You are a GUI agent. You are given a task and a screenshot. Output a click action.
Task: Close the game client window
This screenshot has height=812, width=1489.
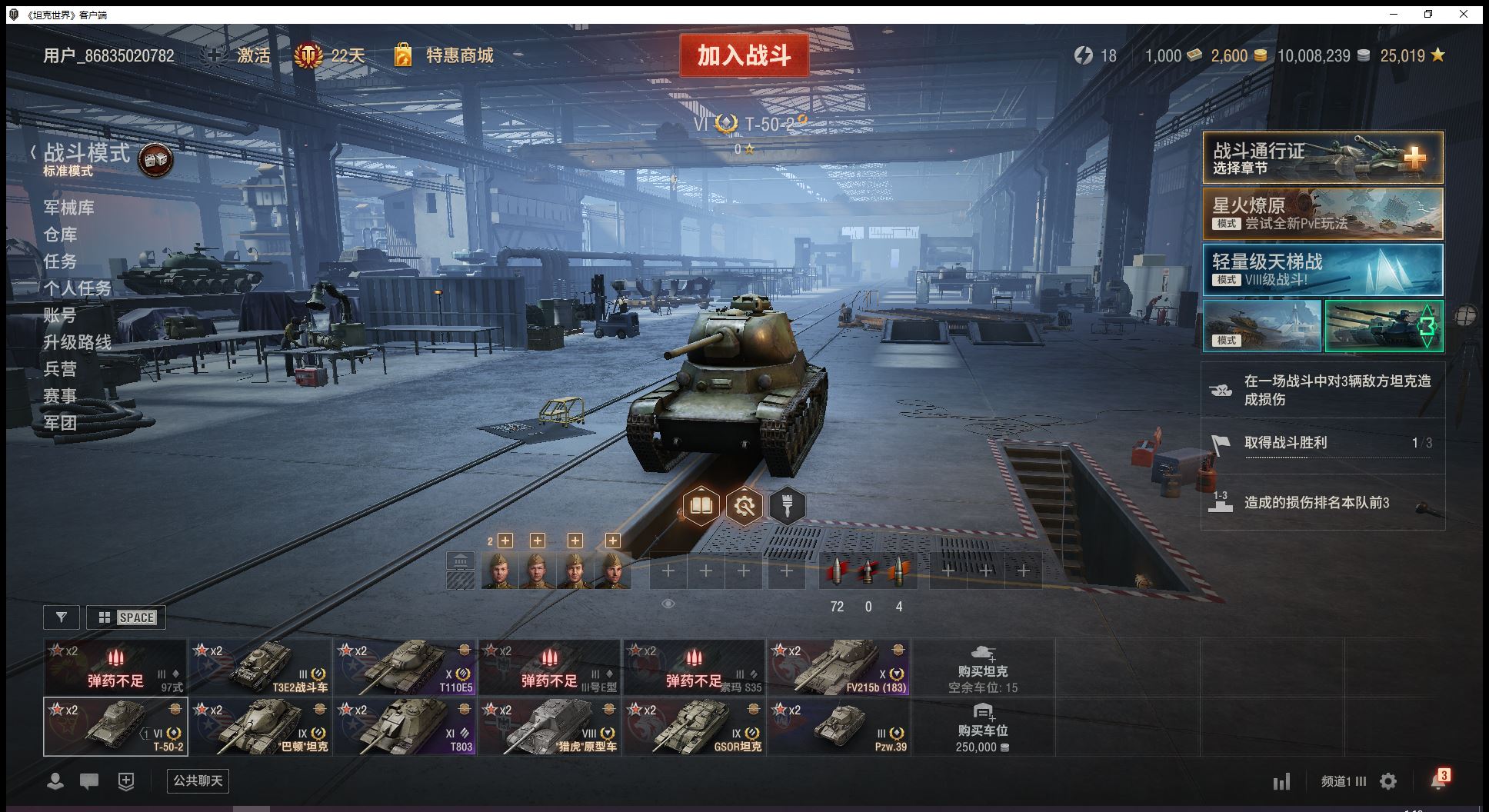[x=1464, y=14]
